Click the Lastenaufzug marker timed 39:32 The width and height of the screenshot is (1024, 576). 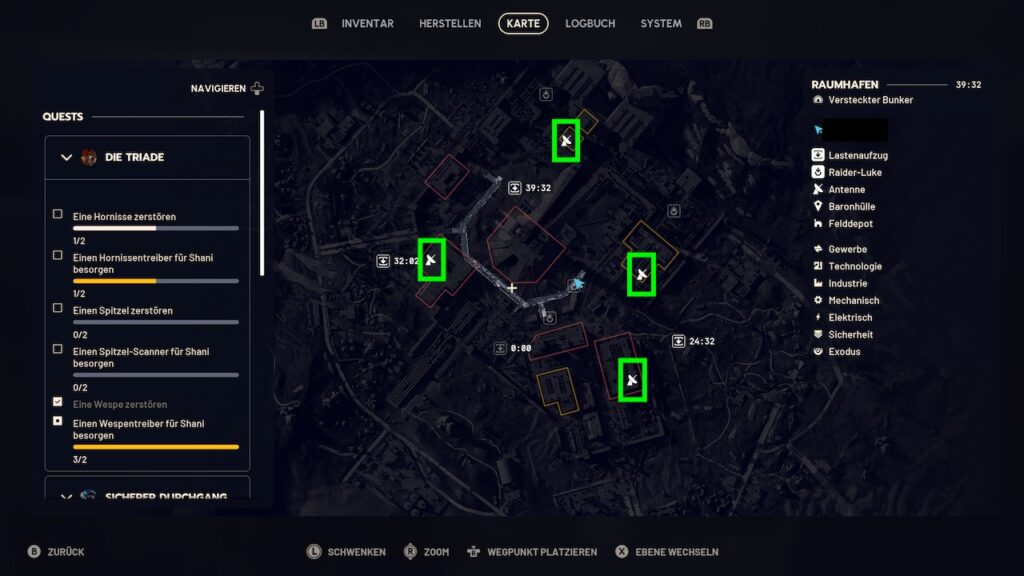pos(514,187)
